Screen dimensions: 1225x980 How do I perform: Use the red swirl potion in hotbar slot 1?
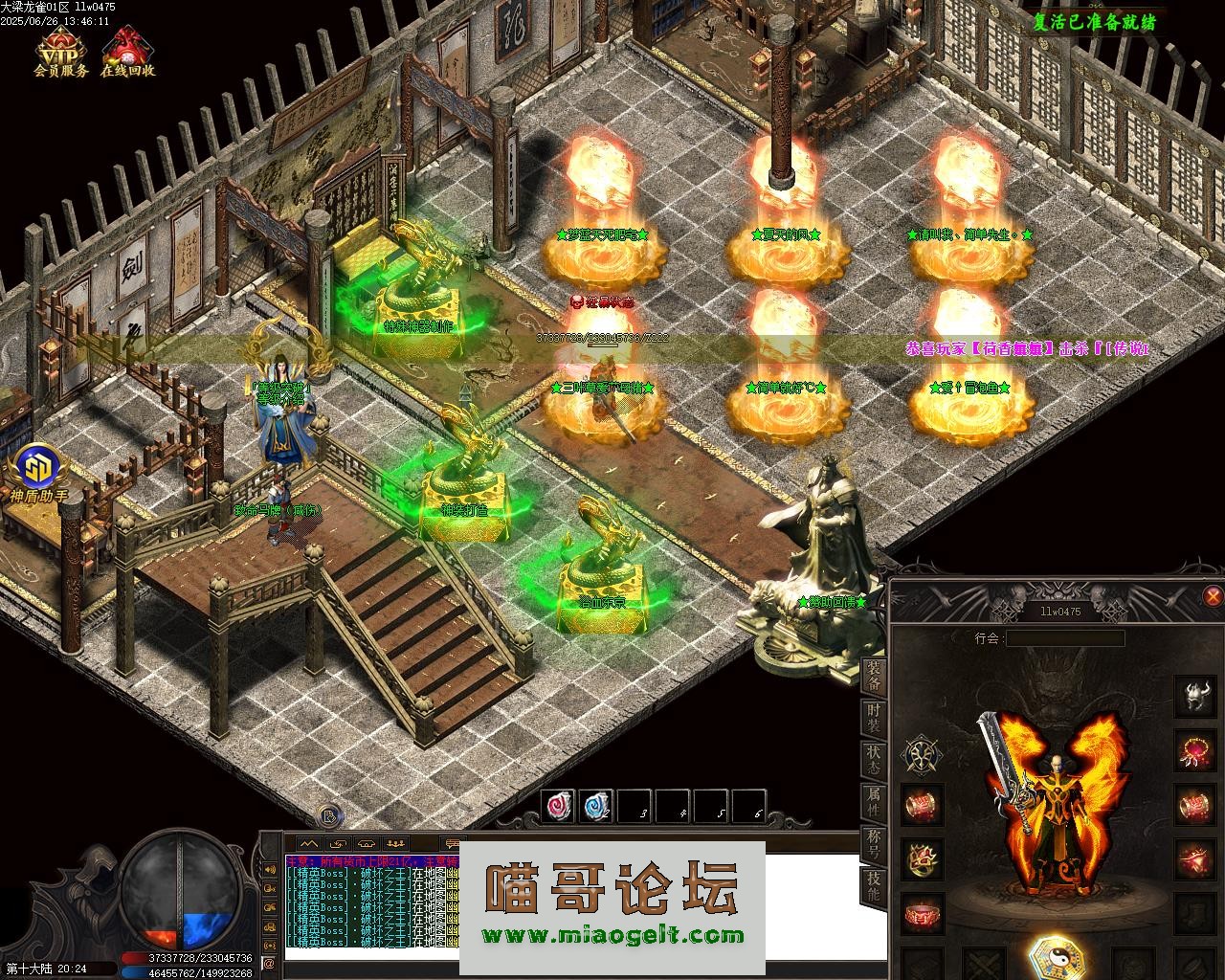[x=559, y=807]
